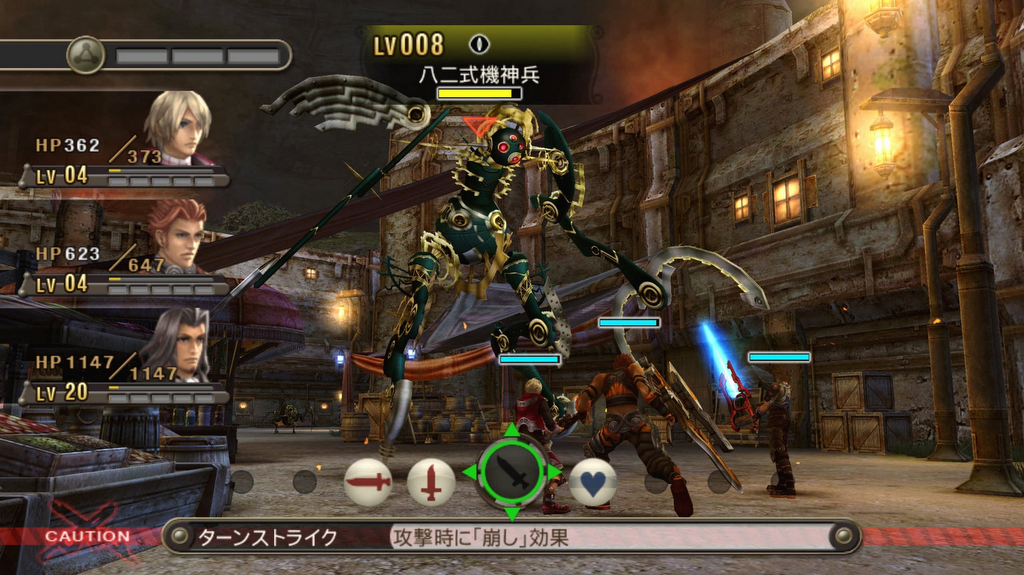This screenshot has height=575, width=1024.
Task: Use the blue heart healing art
Action: click(x=593, y=482)
